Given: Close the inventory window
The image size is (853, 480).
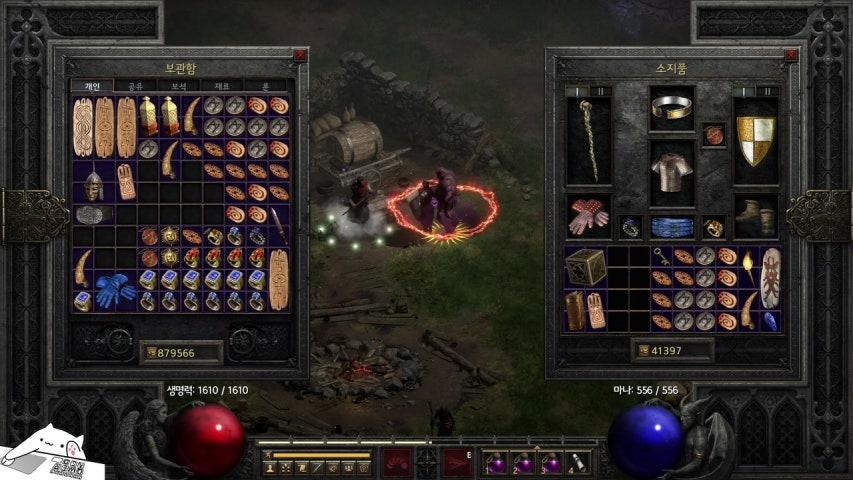Looking at the screenshot, I should [790, 56].
